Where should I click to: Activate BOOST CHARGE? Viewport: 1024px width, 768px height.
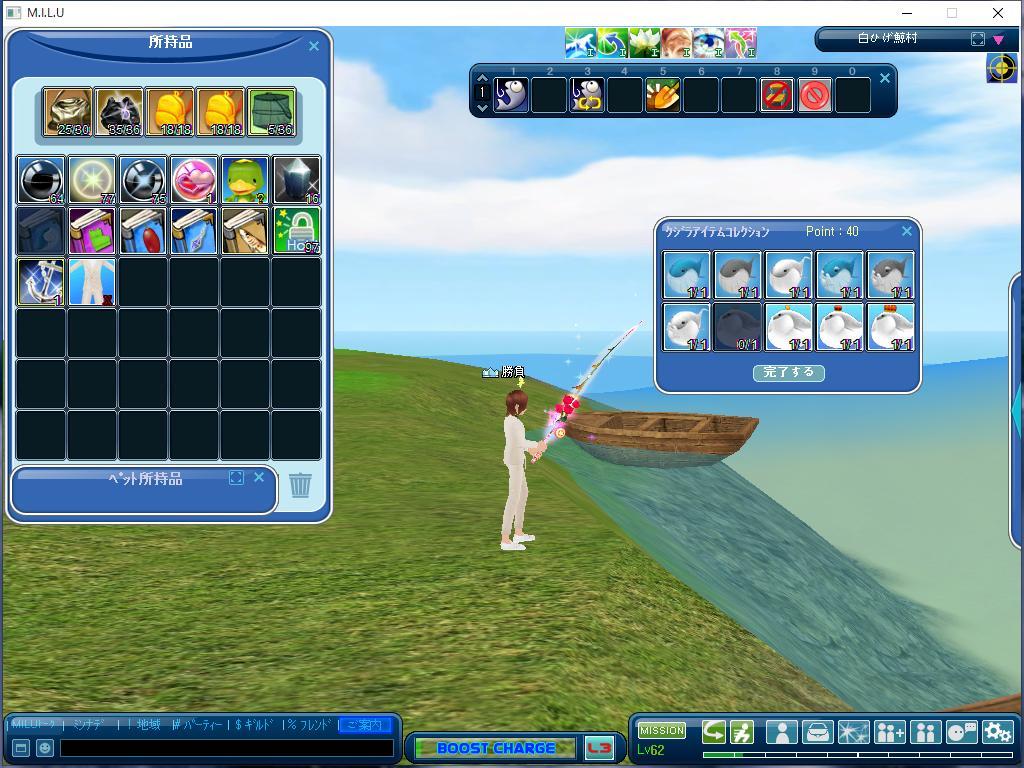[495, 748]
